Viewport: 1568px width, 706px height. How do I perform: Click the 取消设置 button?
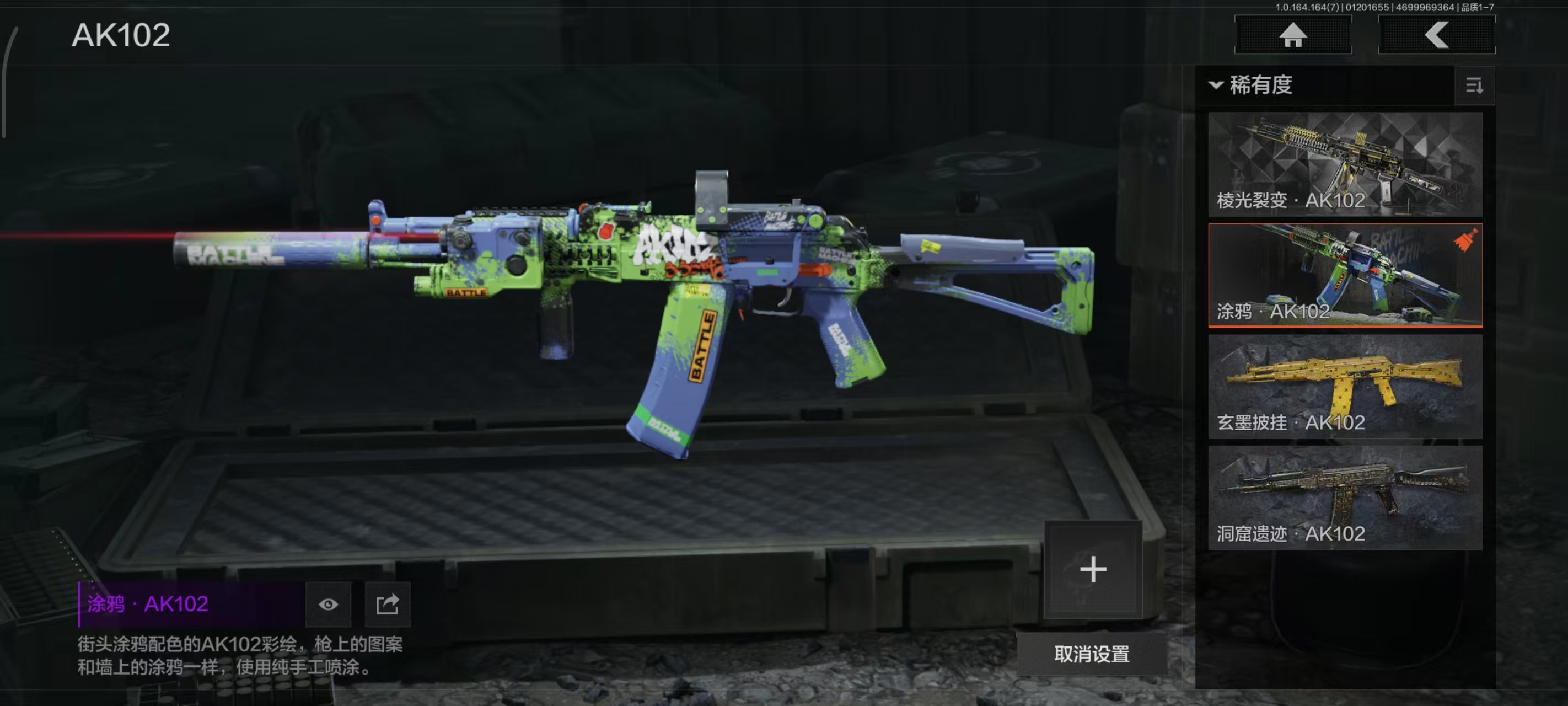[x=1092, y=654]
